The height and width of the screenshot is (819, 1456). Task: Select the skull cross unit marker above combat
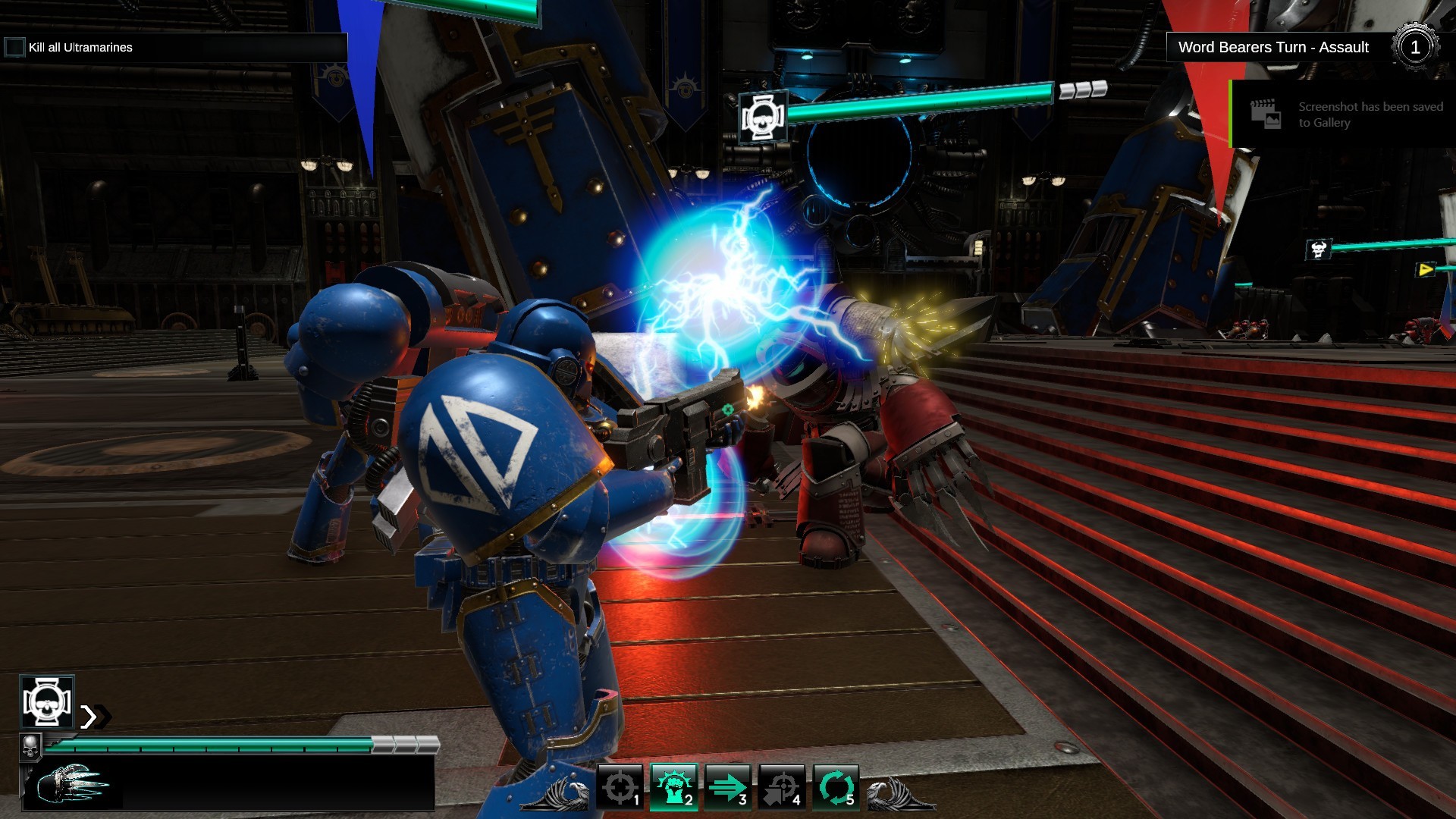[x=763, y=117]
